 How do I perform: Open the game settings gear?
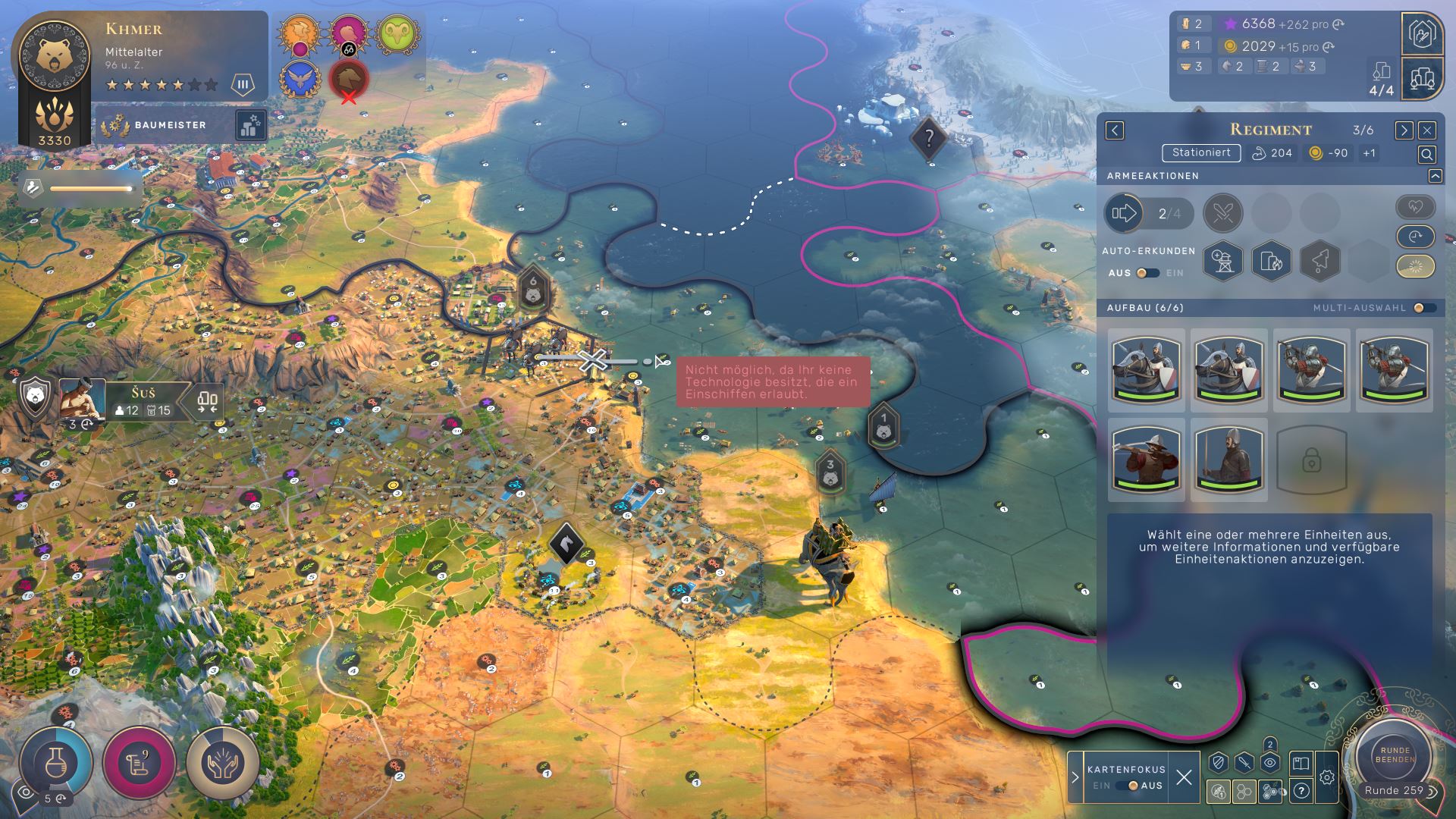tap(1326, 777)
